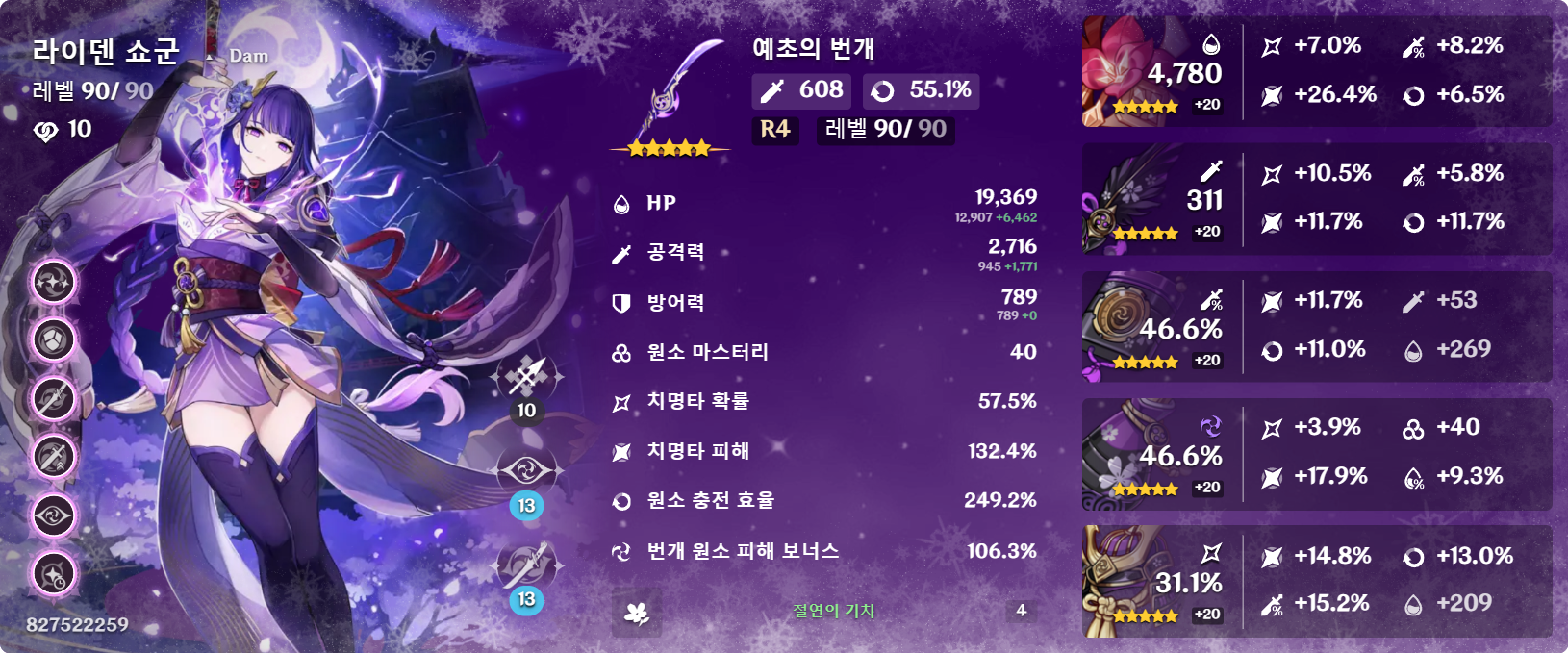Click the artifact set flower icon

point(636,612)
